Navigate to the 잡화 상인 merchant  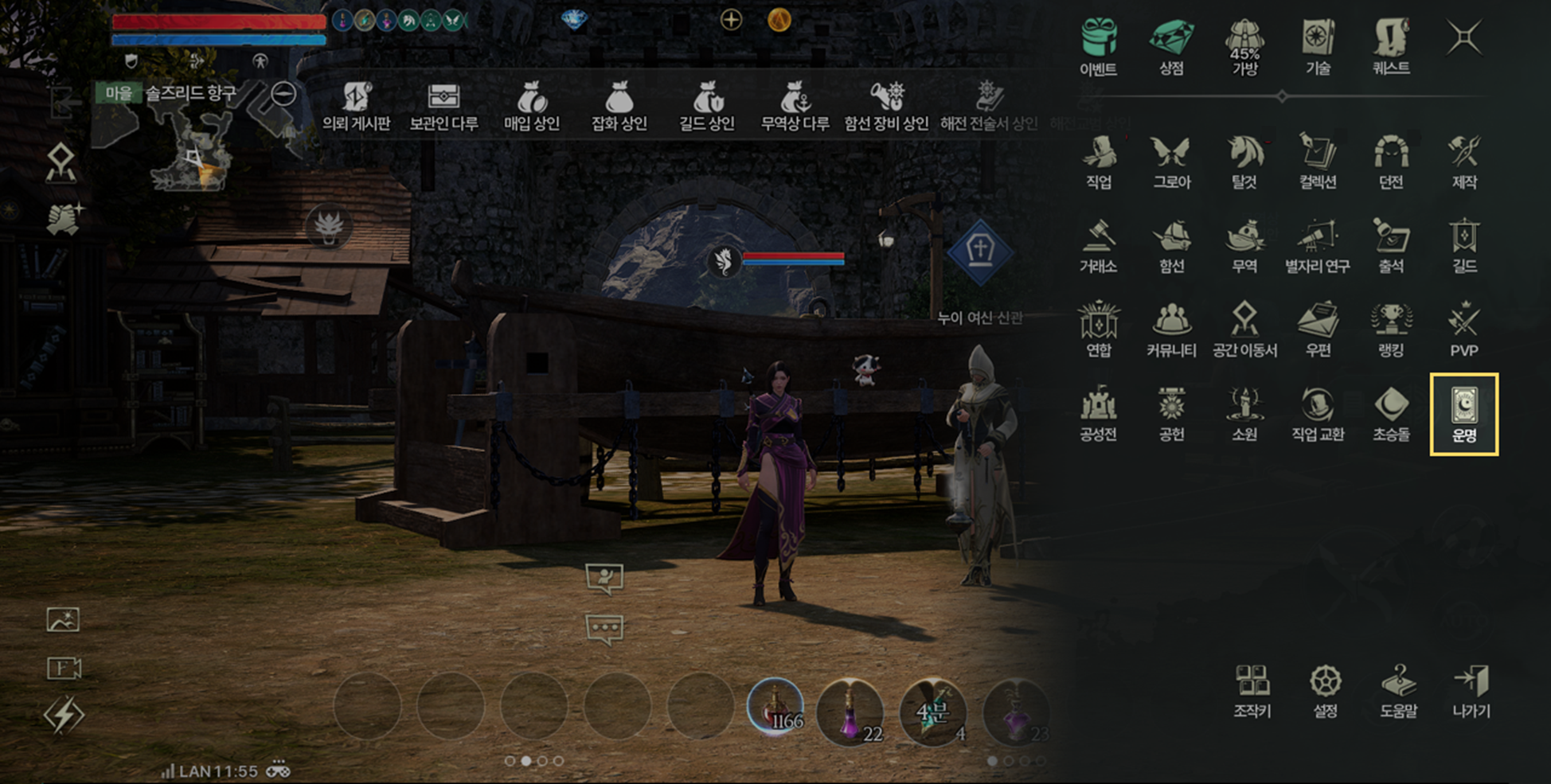click(x=619, y=106)
